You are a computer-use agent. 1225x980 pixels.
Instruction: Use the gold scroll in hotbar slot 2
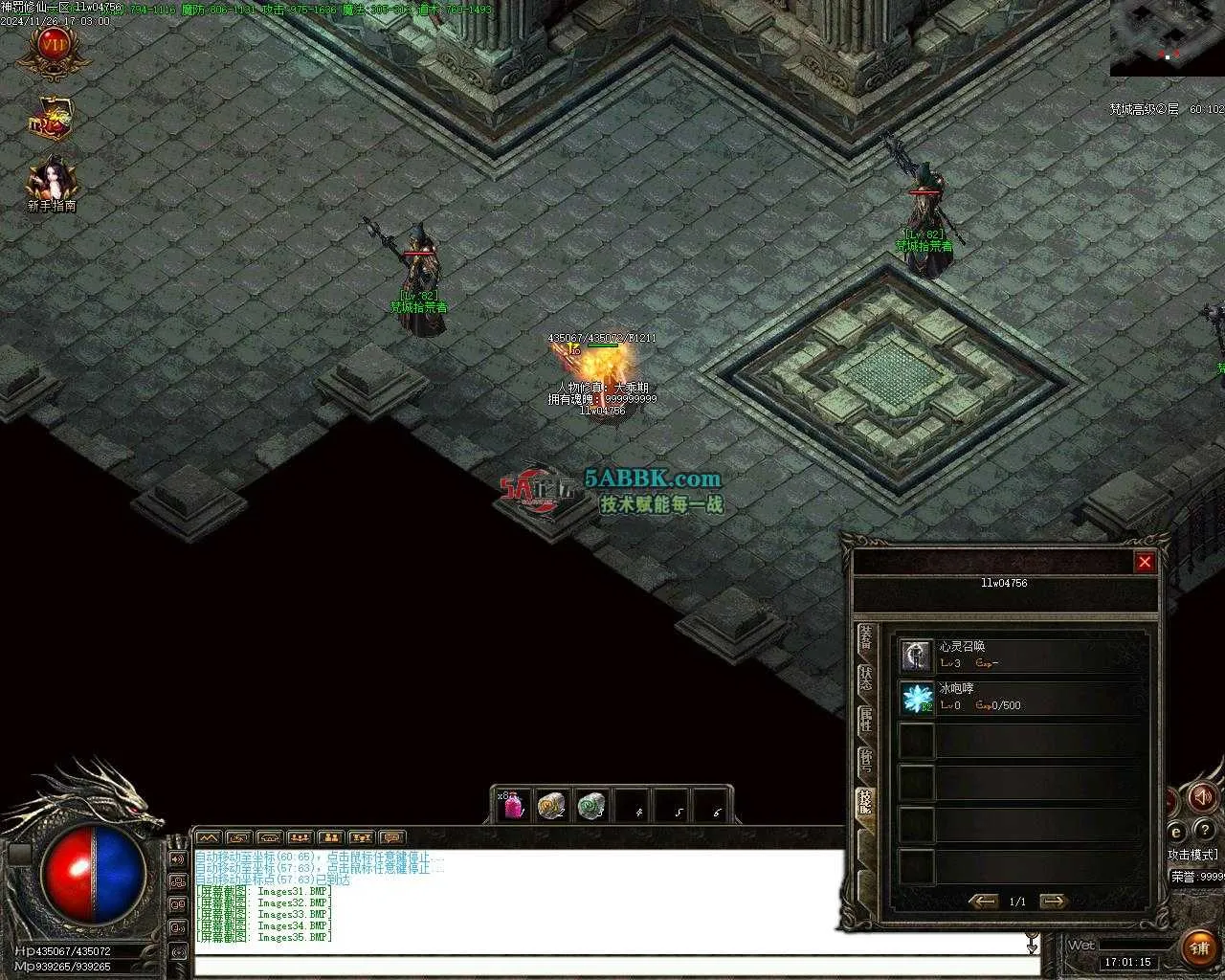551,806
